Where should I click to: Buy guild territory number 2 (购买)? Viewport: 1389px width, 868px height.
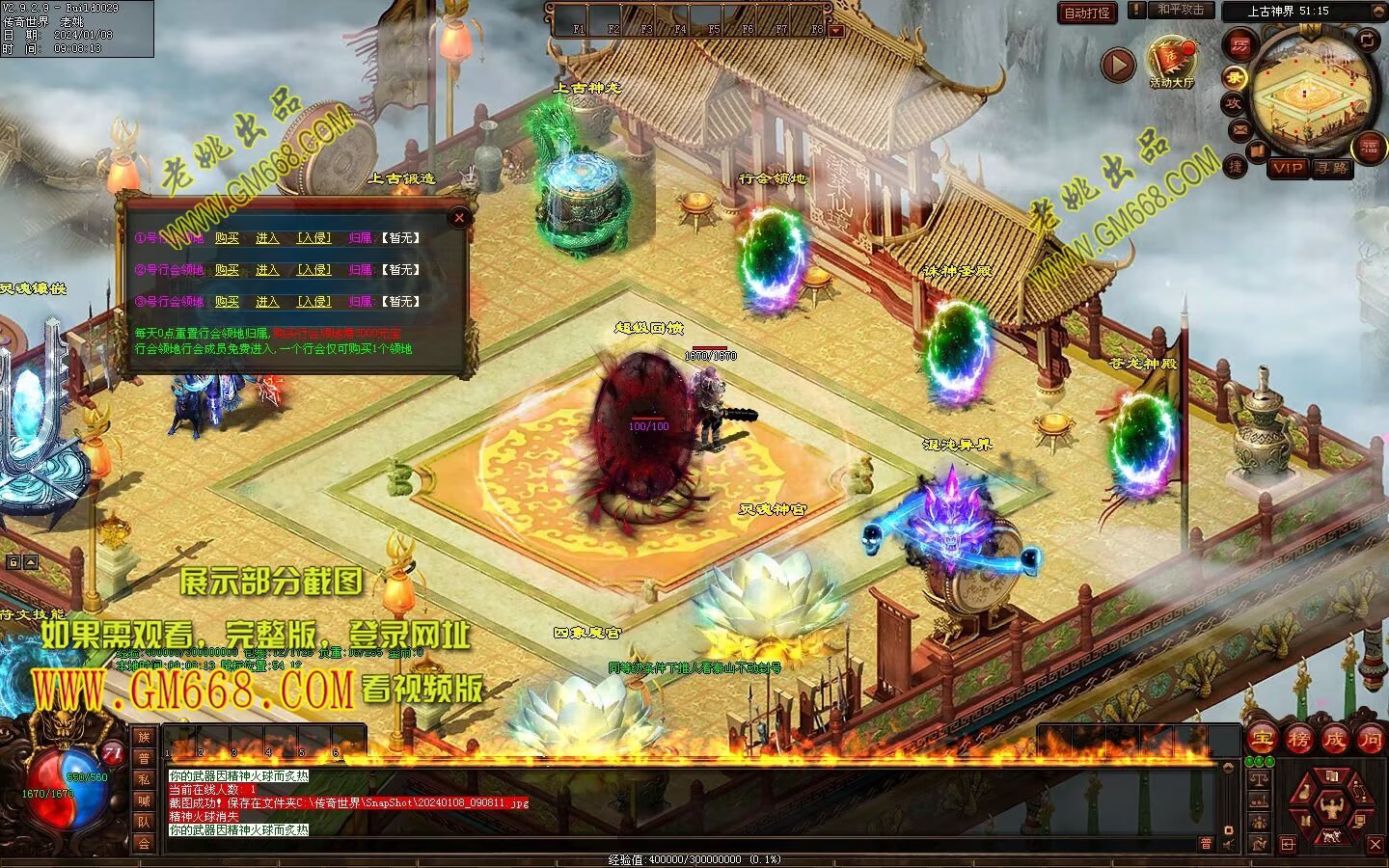(227, 270)
